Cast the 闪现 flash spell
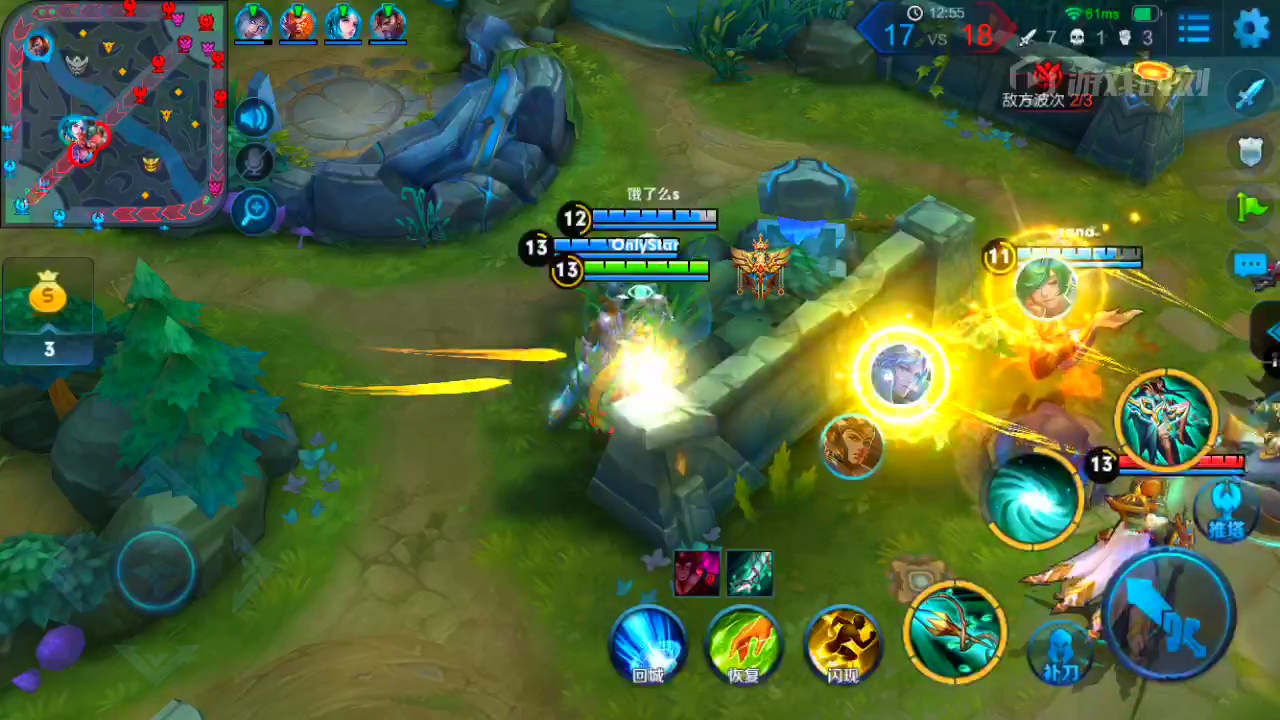The width and height of the screenshot is (1280, 720). [843, 644]
